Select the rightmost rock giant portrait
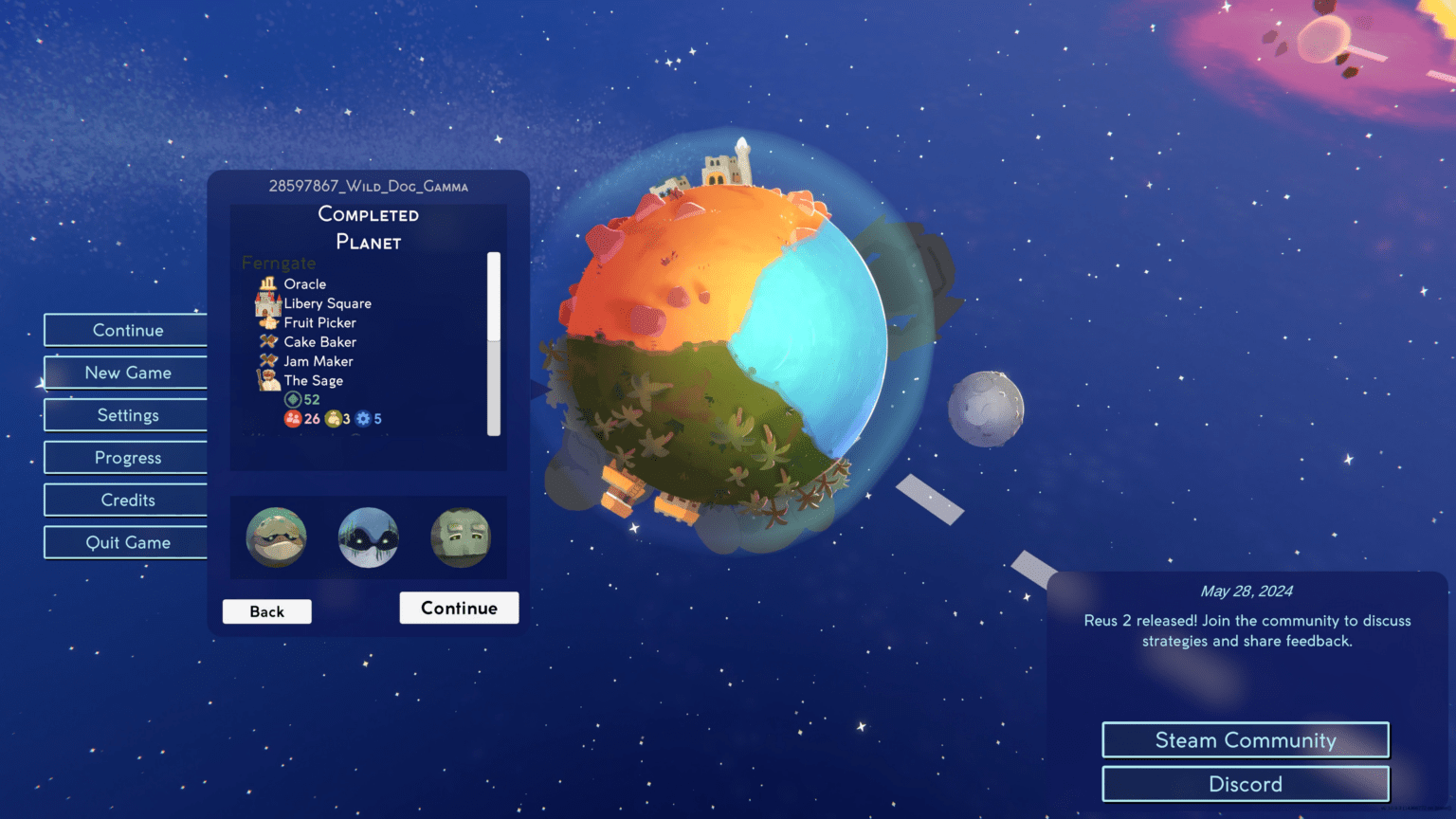Image resolution: width=1456 pixels, height=819 pixels. point(460,537)
